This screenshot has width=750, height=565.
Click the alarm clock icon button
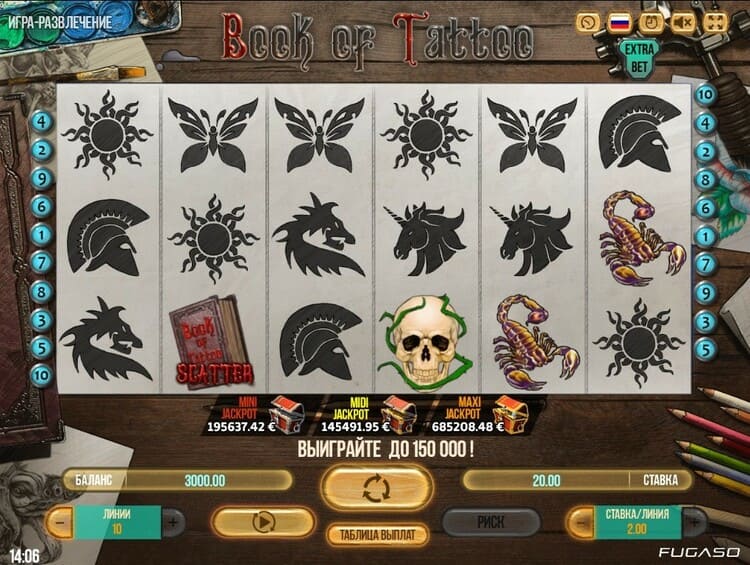651,21
